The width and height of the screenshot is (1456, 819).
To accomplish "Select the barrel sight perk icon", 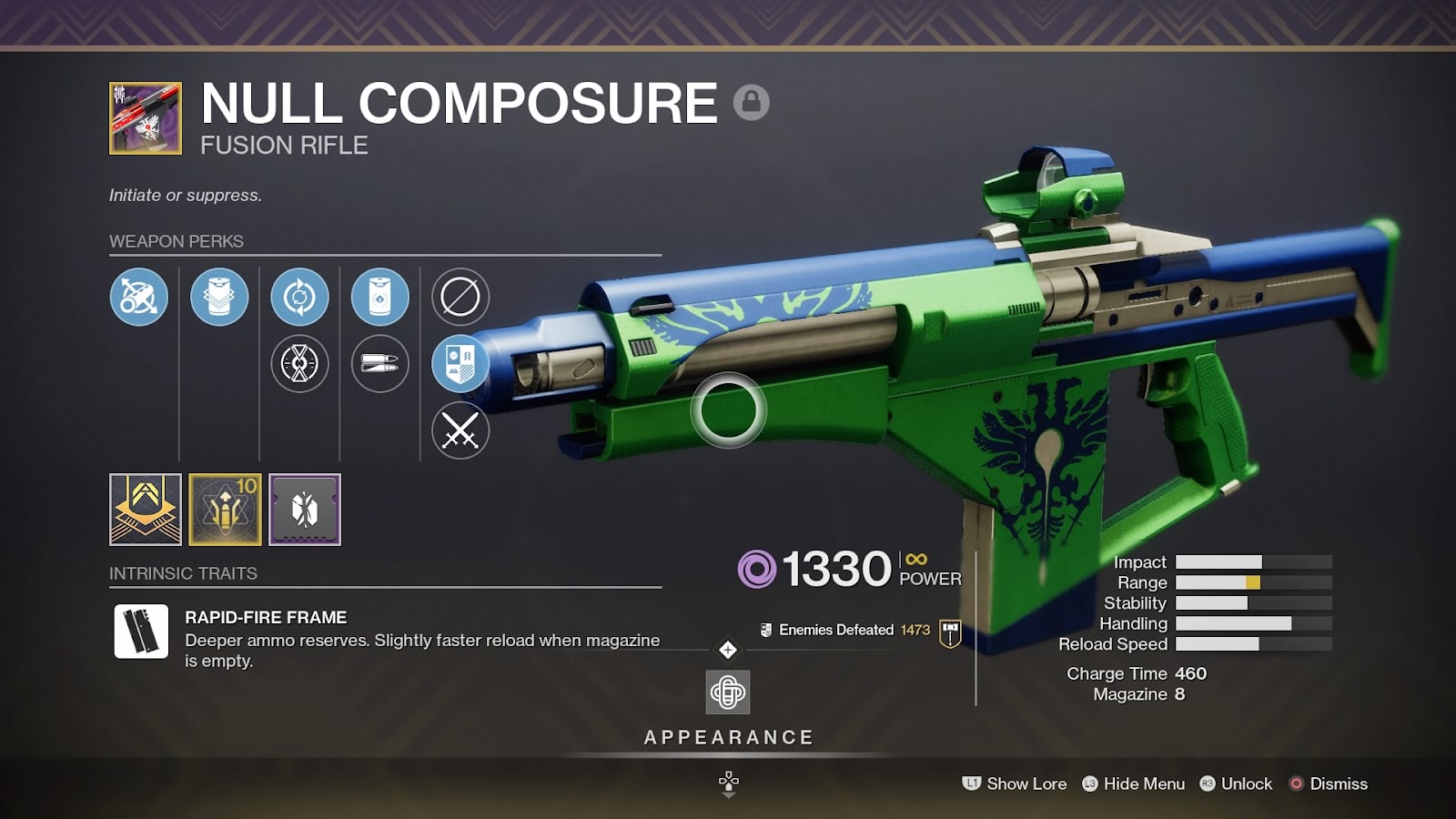I will [x=138, y=297].
